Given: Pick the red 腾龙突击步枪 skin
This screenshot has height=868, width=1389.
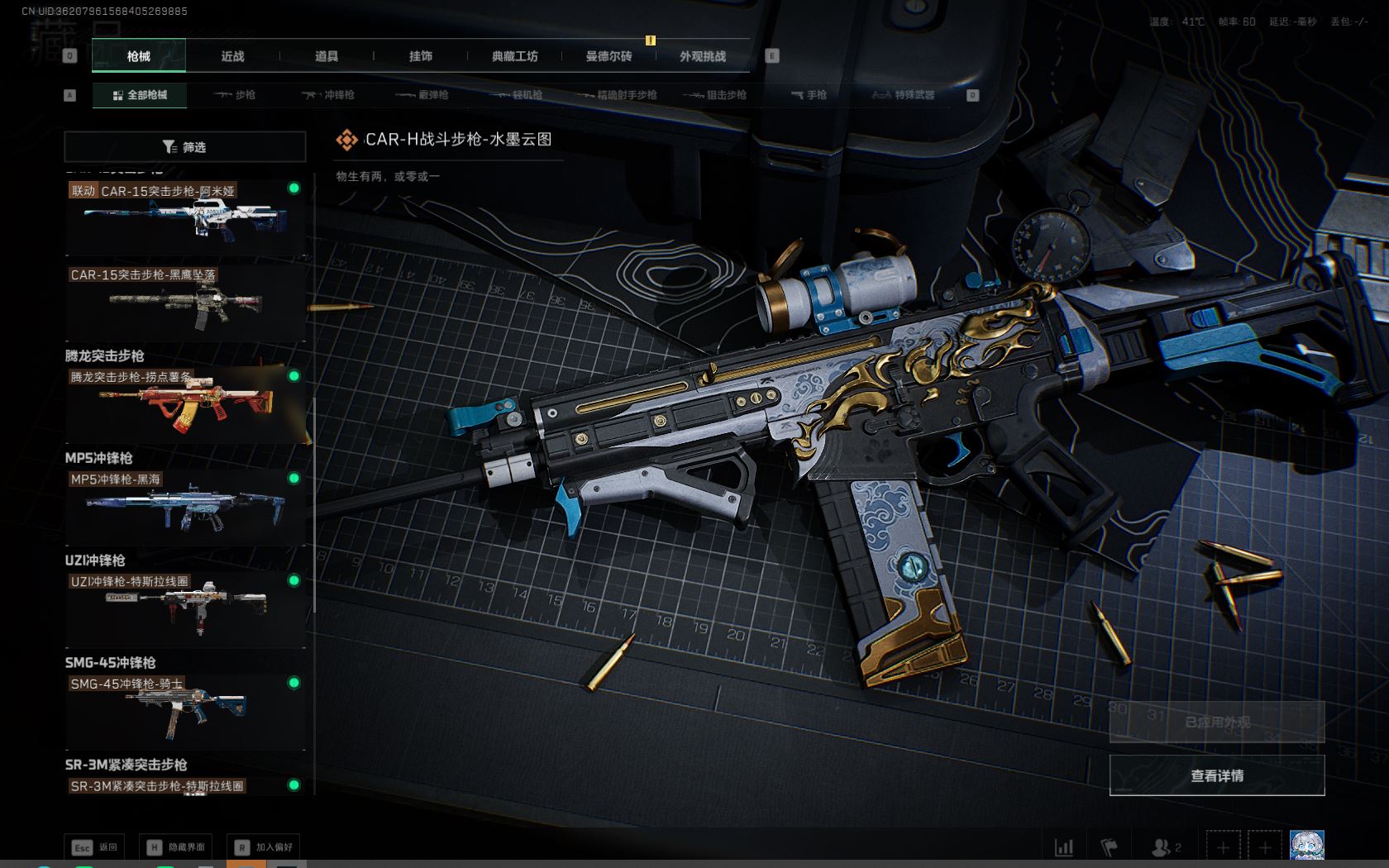Looking at the screenshot, I should coord(185,404).
